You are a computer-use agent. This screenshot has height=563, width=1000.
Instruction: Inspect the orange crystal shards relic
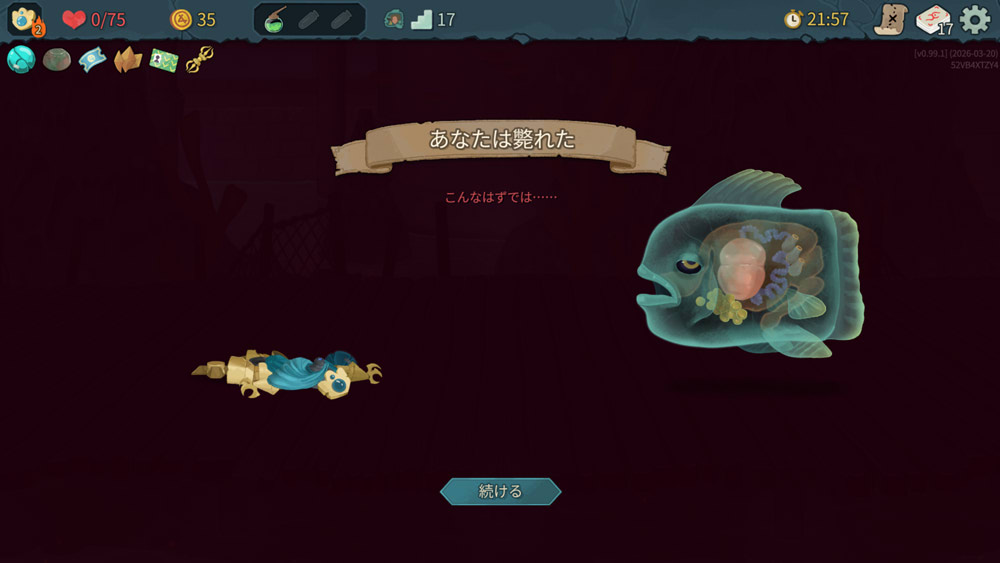127,60
